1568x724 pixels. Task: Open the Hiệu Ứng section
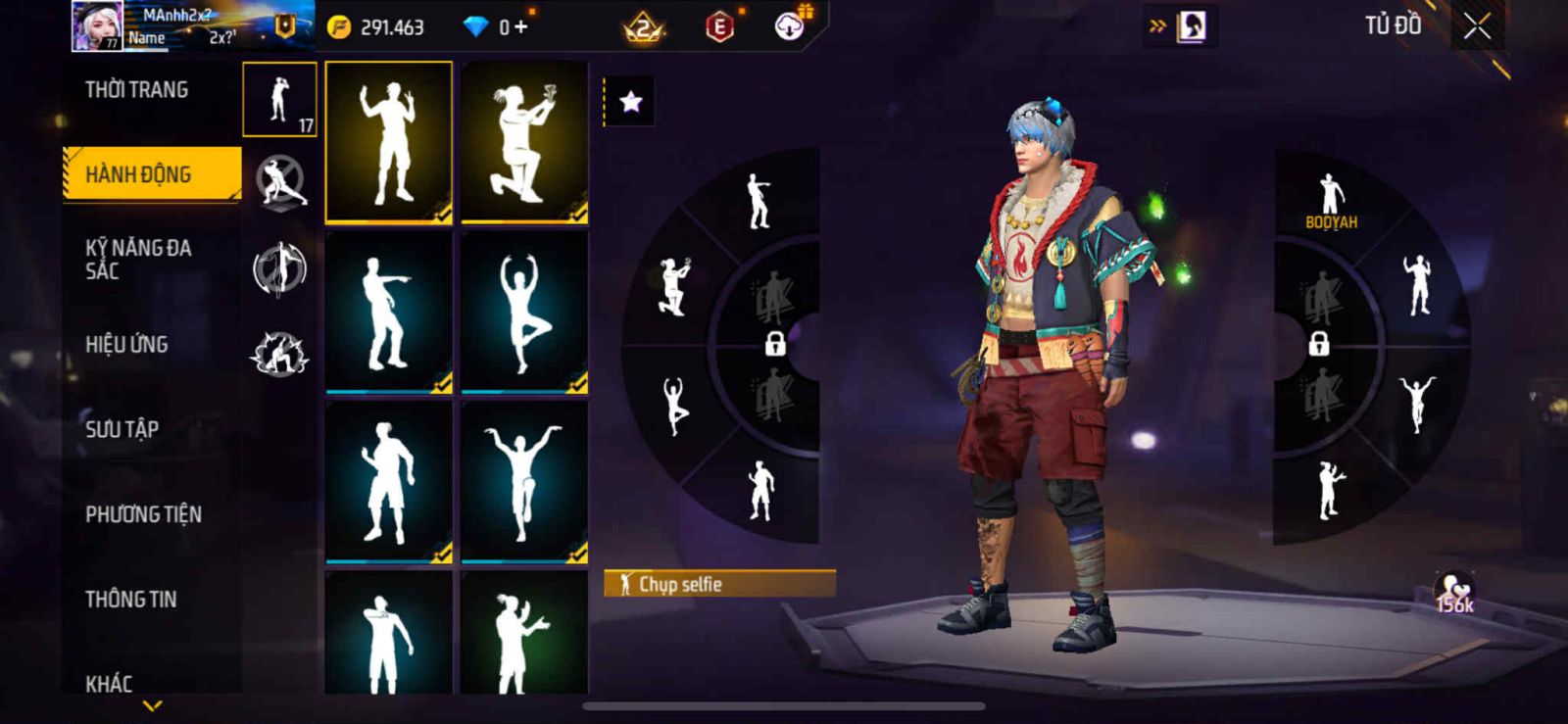[126, 344]
